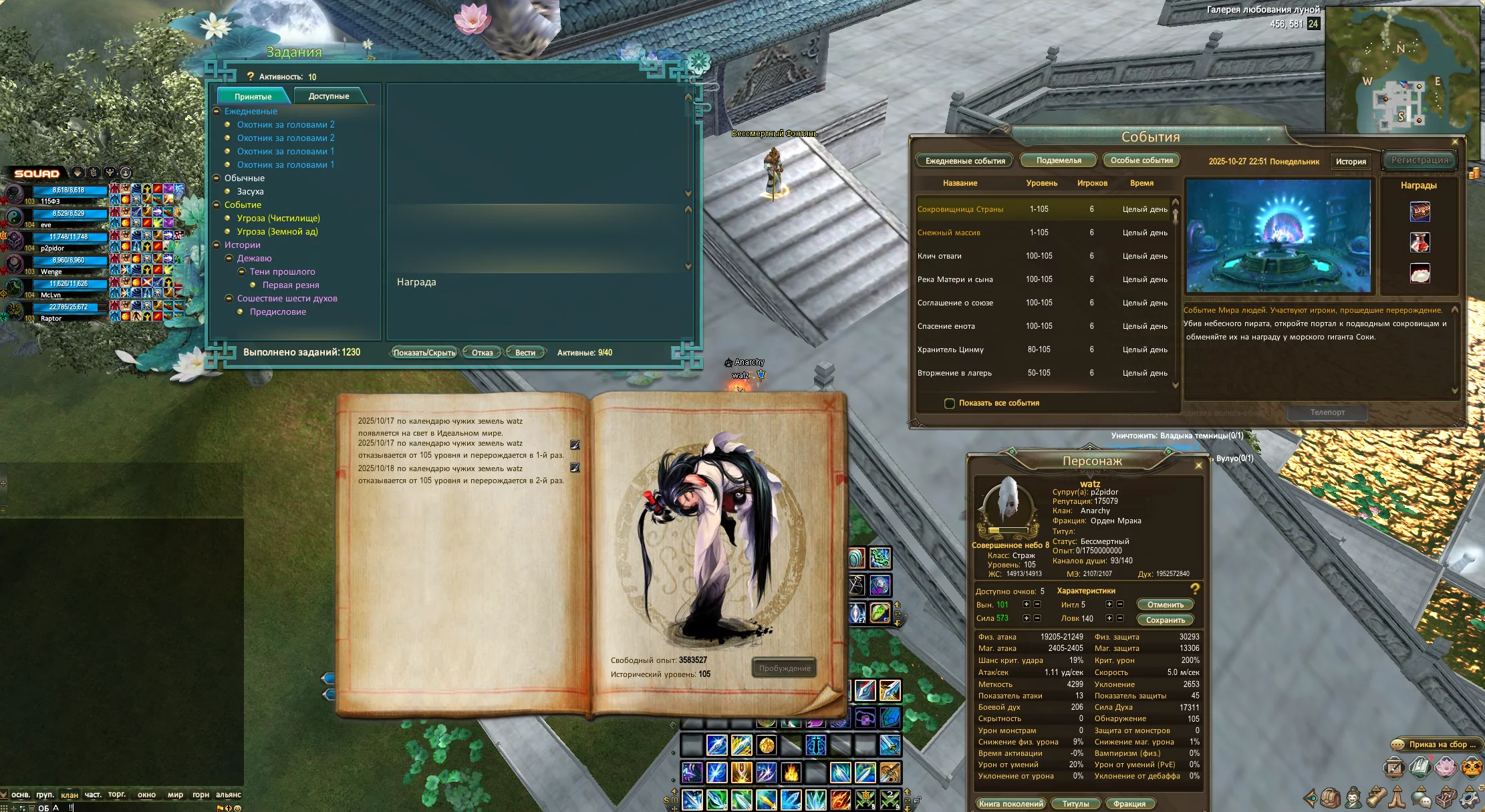Switch chat to the клан channel
1485x812 pixels.
coord(70,795)
